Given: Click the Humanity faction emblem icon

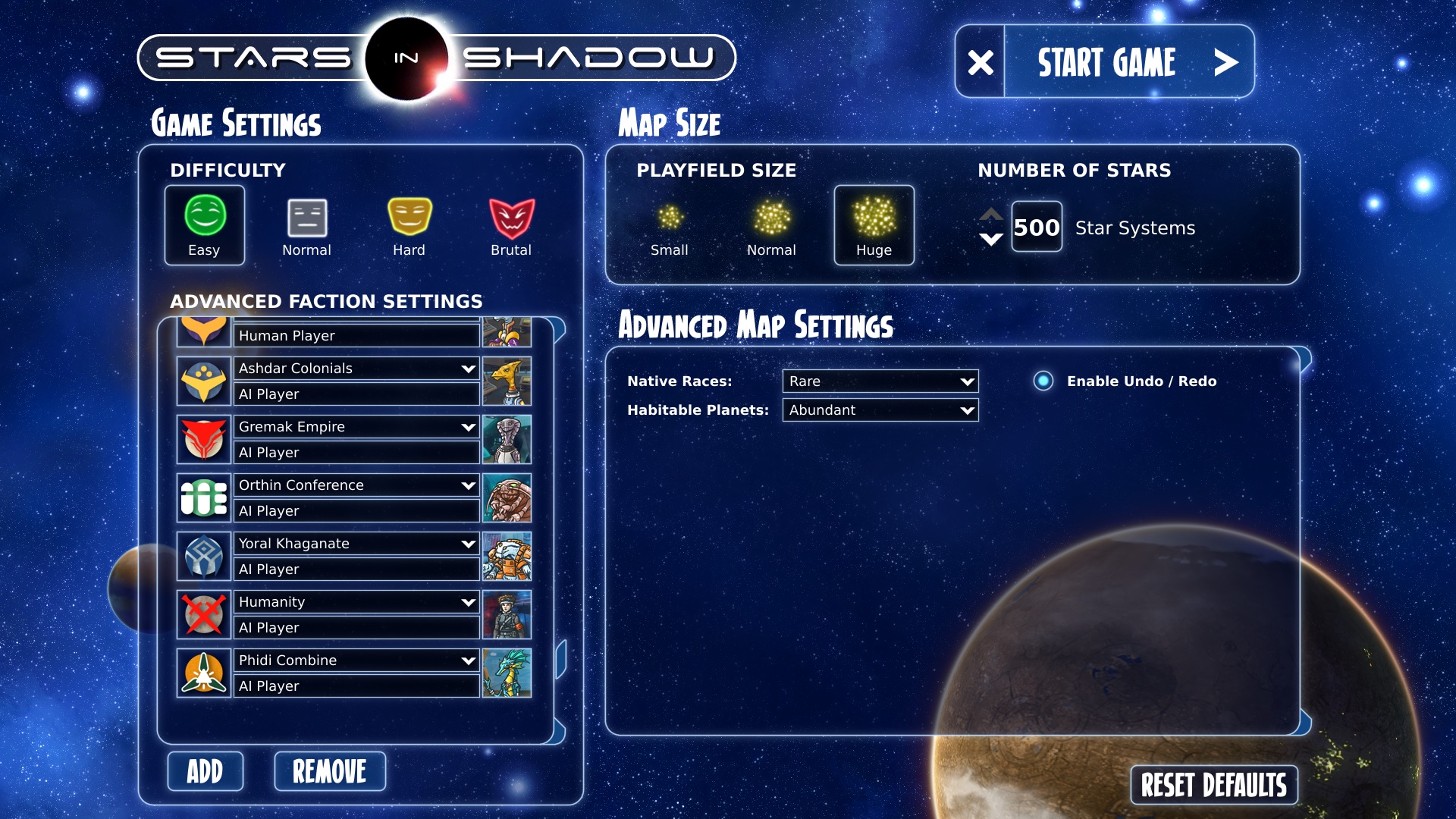Looking at the screenshot, I should [x=204, y=614].
